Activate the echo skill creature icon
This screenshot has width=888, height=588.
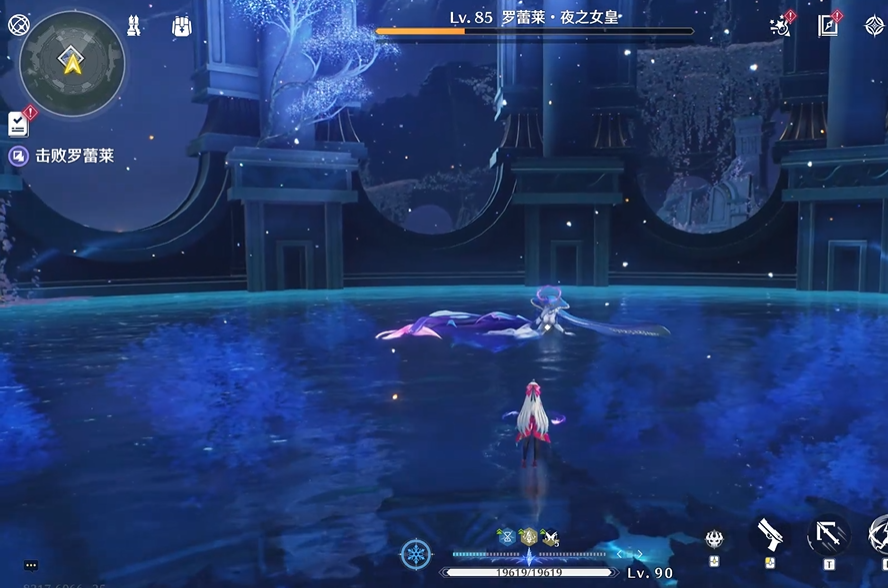(714, 540)
